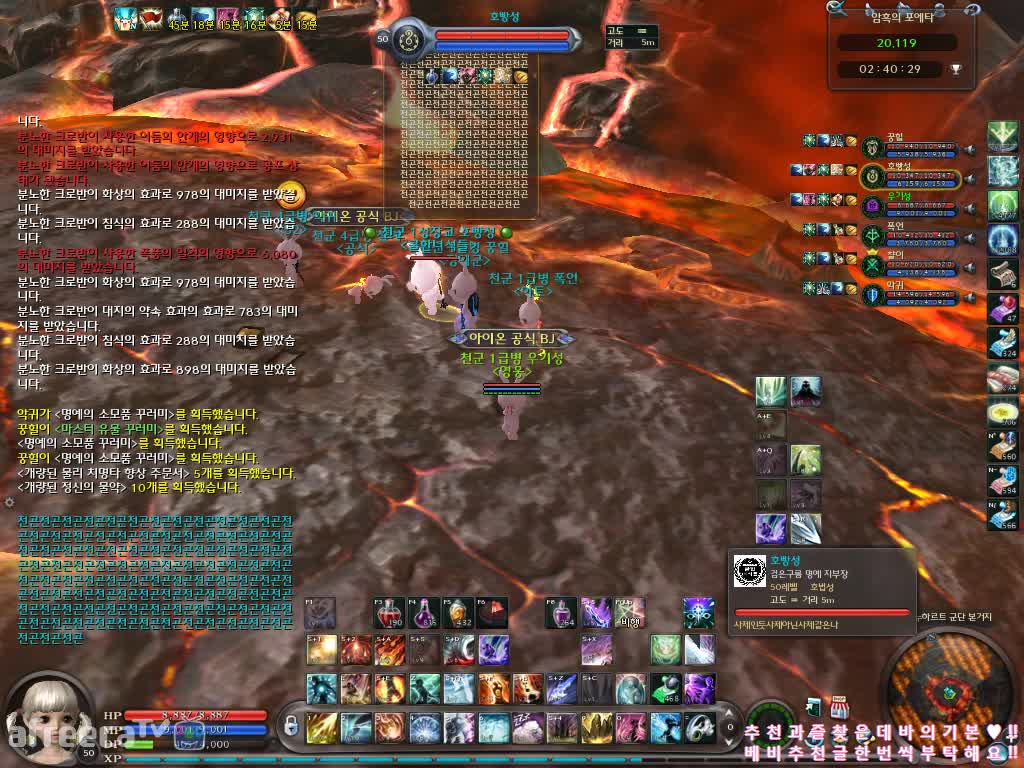
Task: Use the red potion with 190 charges
Action: coord(389,612)
